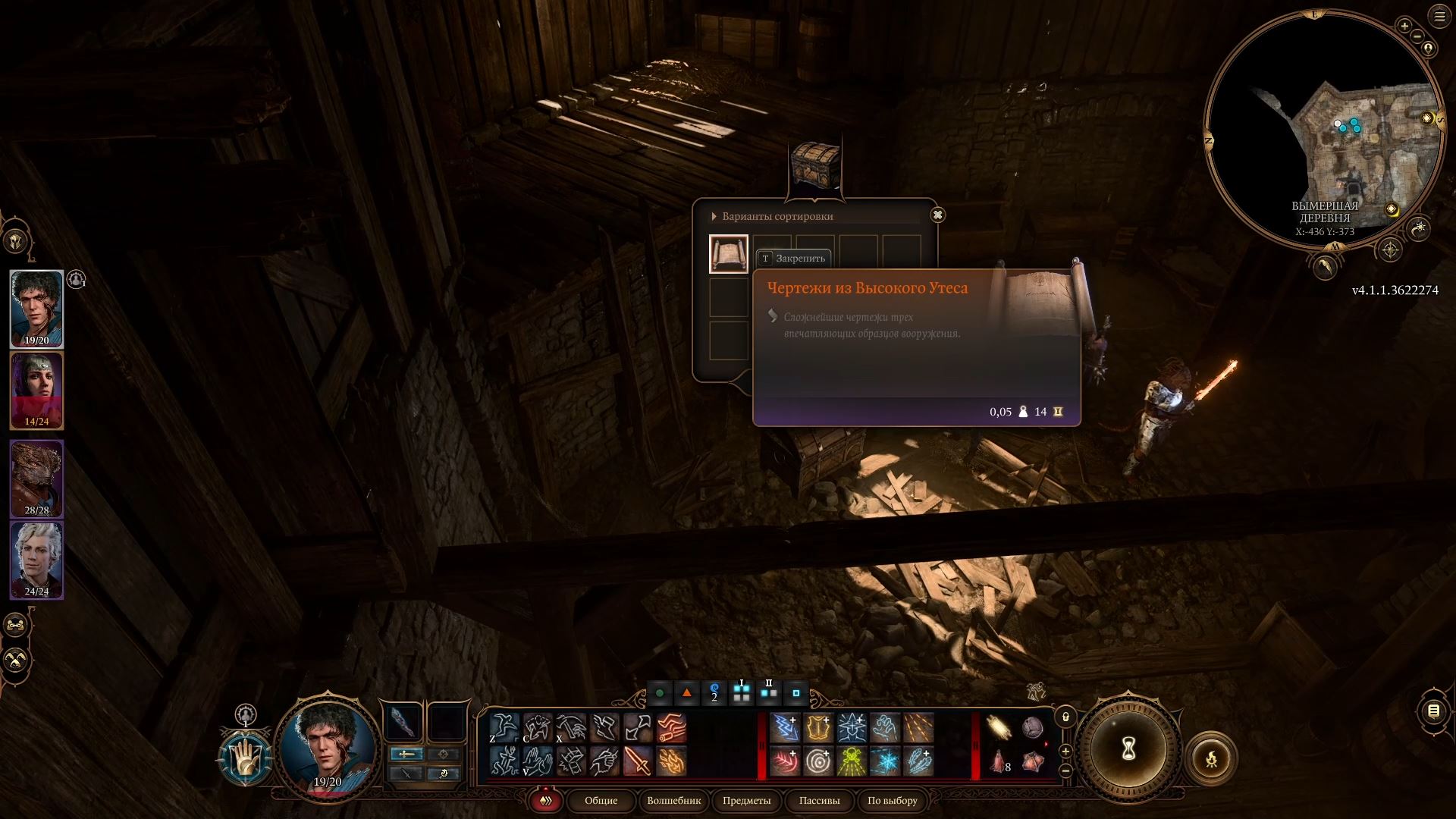This screenshot has height=819, width=1456.
Task: Cast the ice snowflake spell
Action: click(884, 761)
